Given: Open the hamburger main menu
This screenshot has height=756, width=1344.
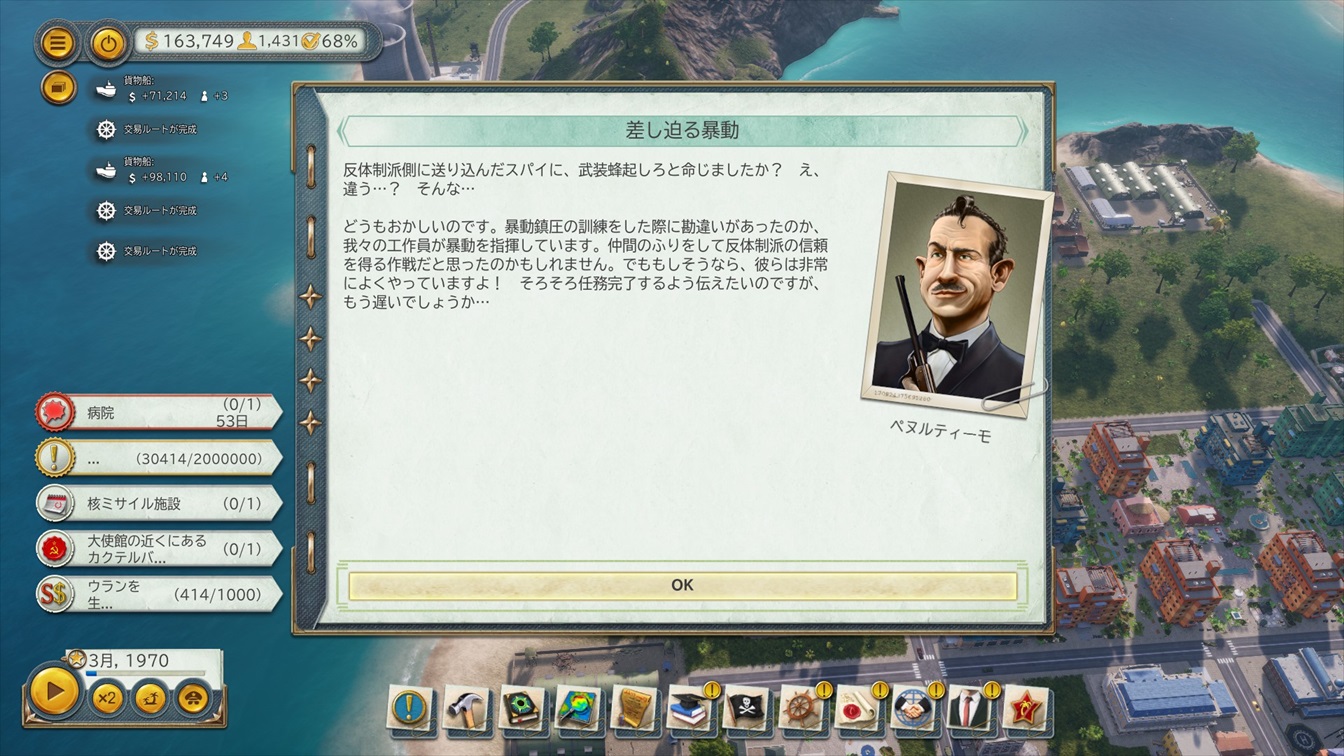Looking at the screenshot, I should point(59,43).
